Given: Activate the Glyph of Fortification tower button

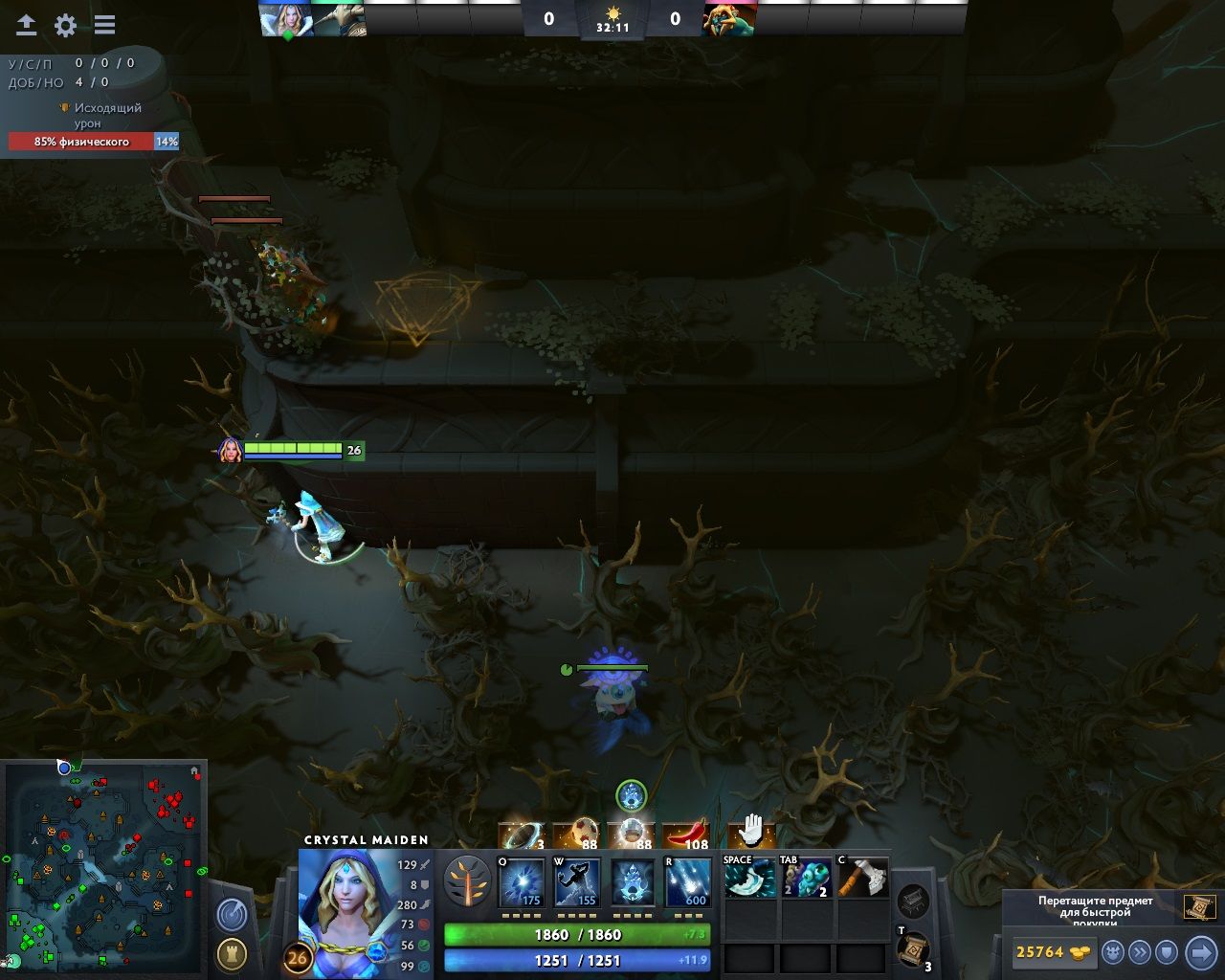Looking at the screenshot, I should coord(232,953).
